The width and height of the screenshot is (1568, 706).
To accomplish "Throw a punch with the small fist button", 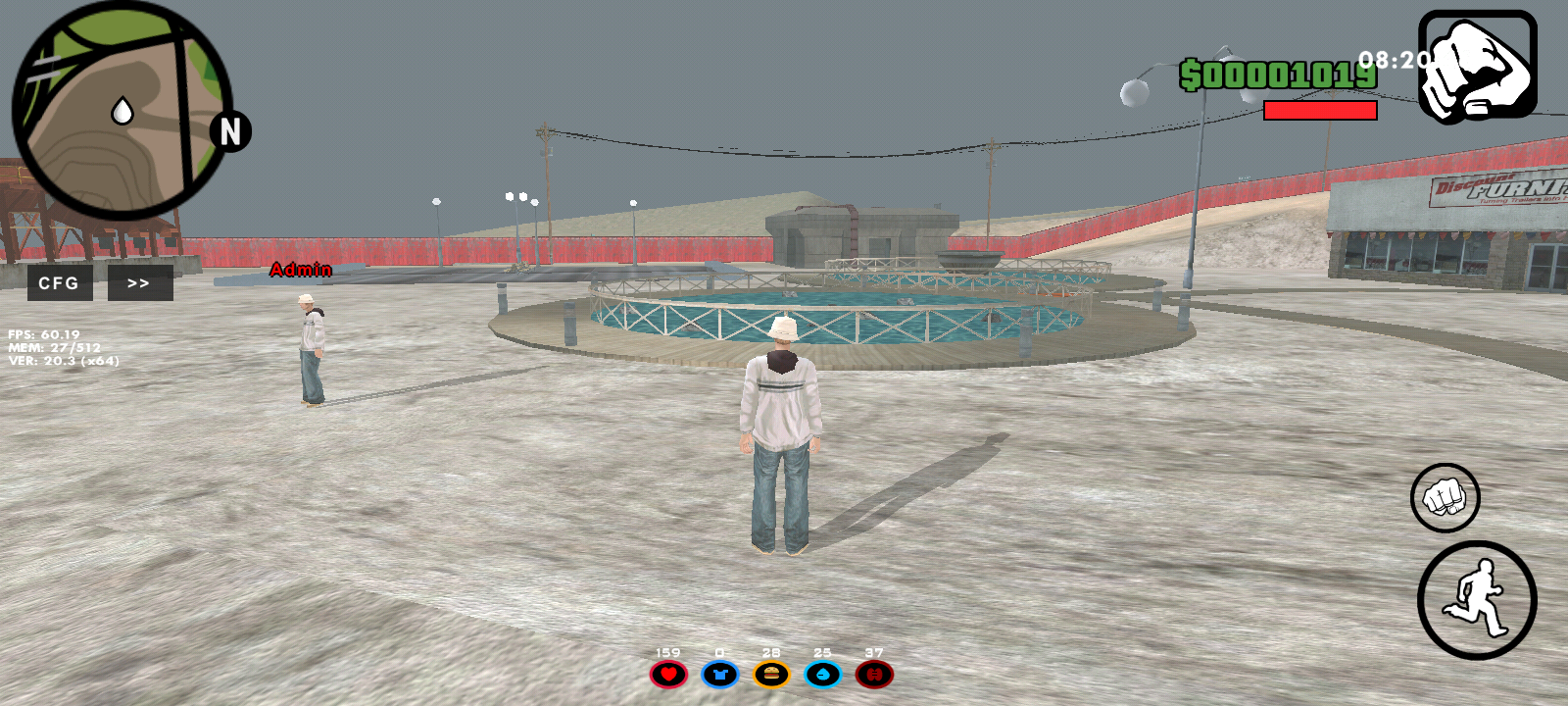I will [1445, 497].
